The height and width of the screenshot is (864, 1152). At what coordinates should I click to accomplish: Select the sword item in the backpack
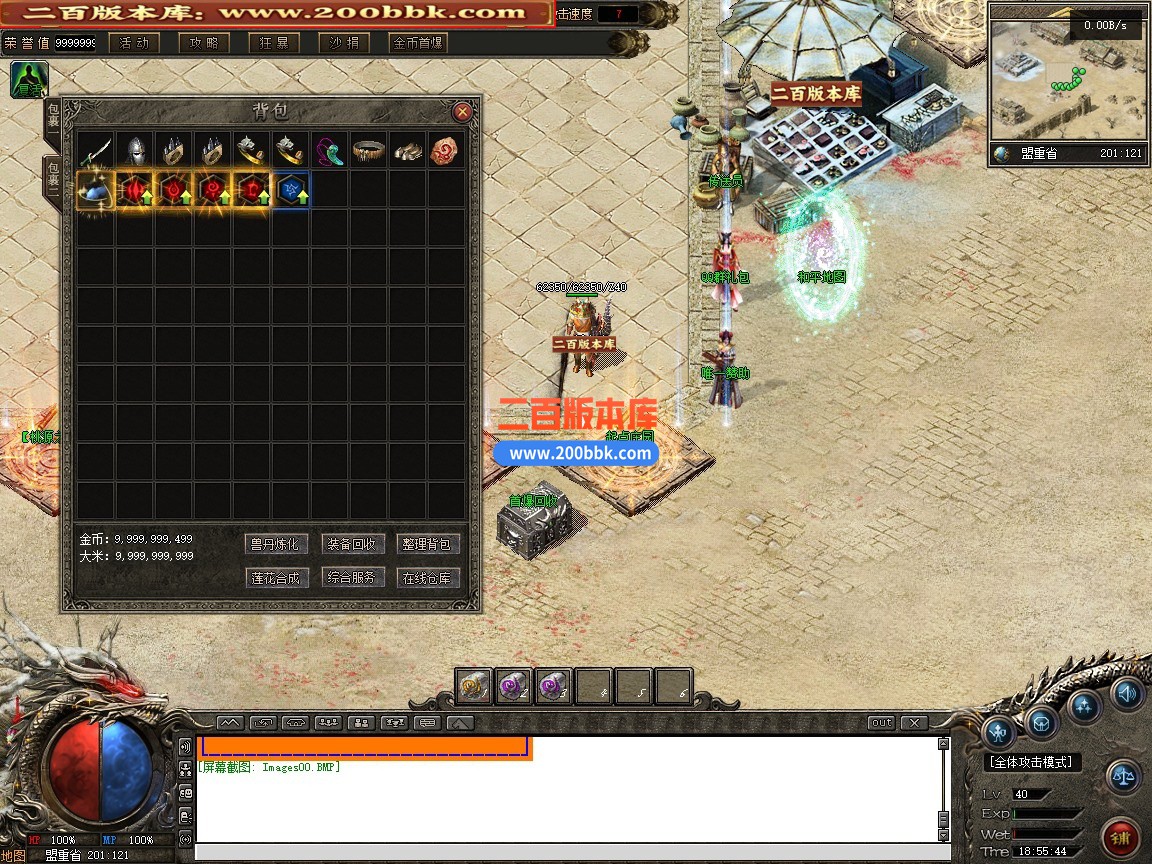point(96,151)
